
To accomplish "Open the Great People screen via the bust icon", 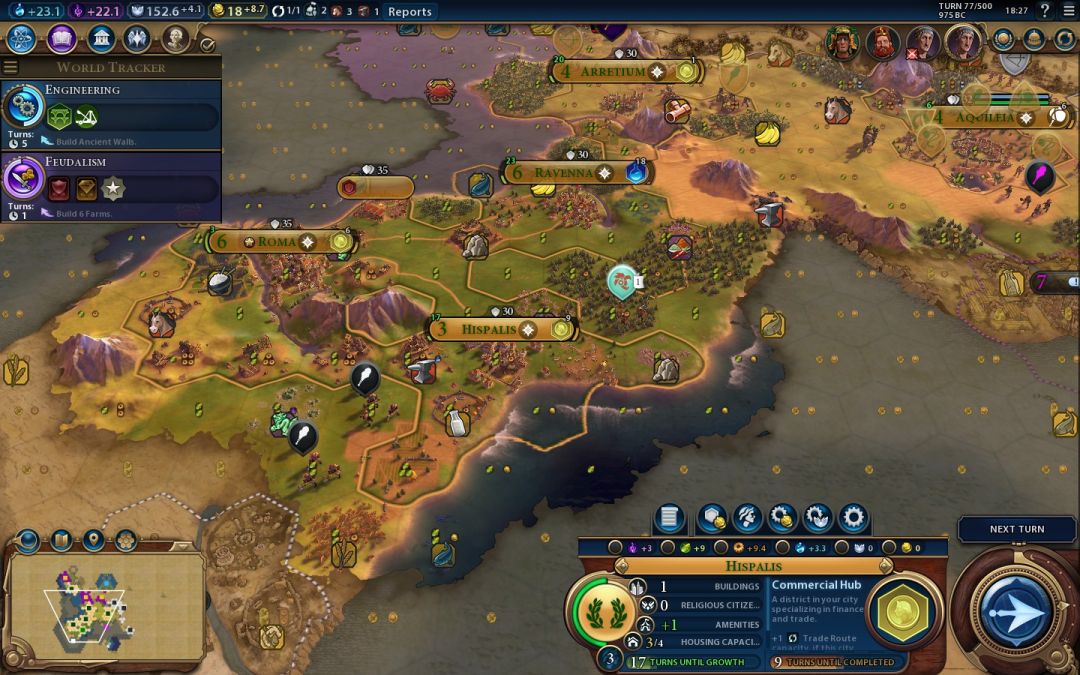I will click(x=176, y=39).
